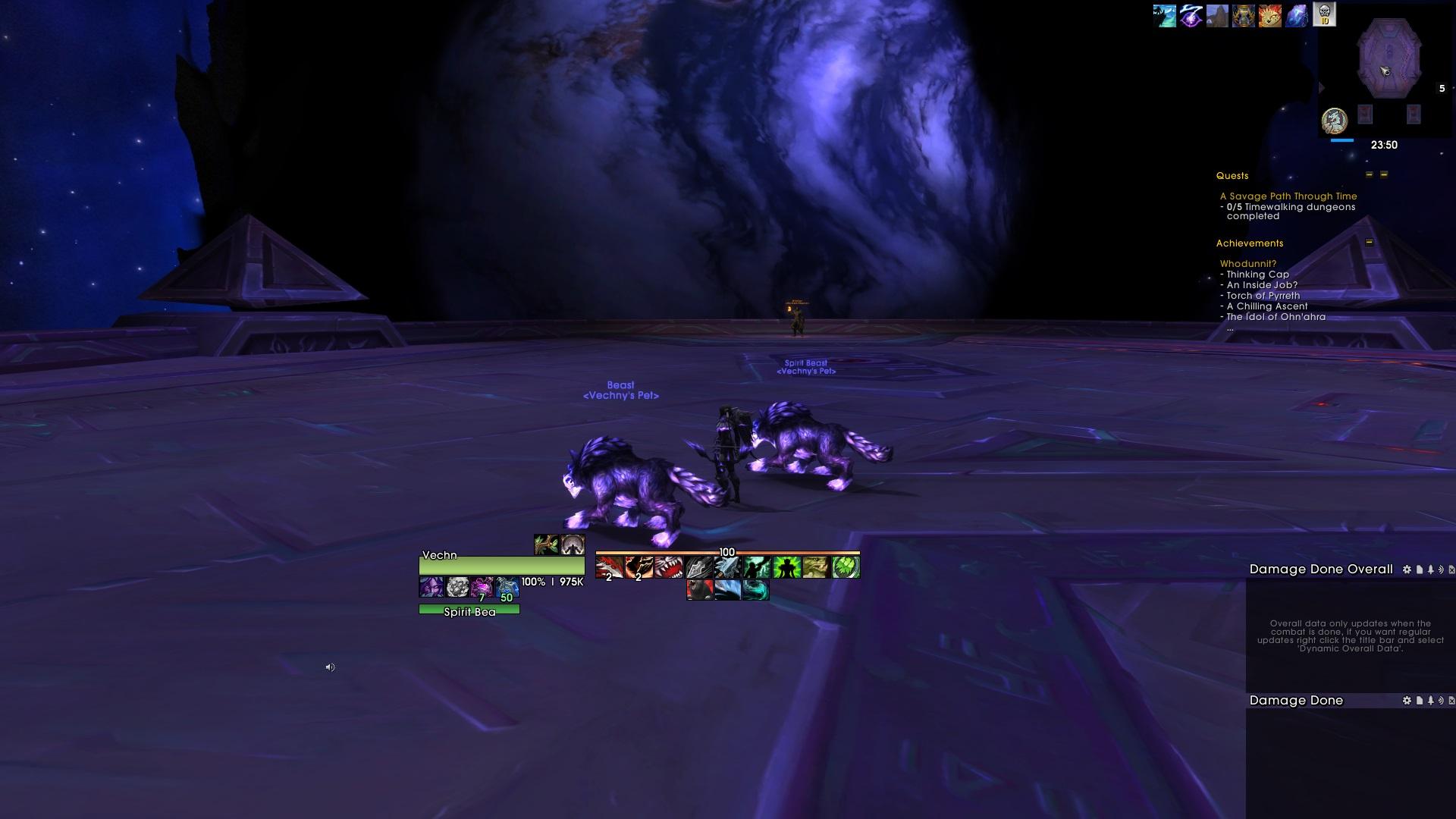The height and width of the screenshot is (819, 1456).
Task: Use the green leaf circle ability
Action: [846, 567]
